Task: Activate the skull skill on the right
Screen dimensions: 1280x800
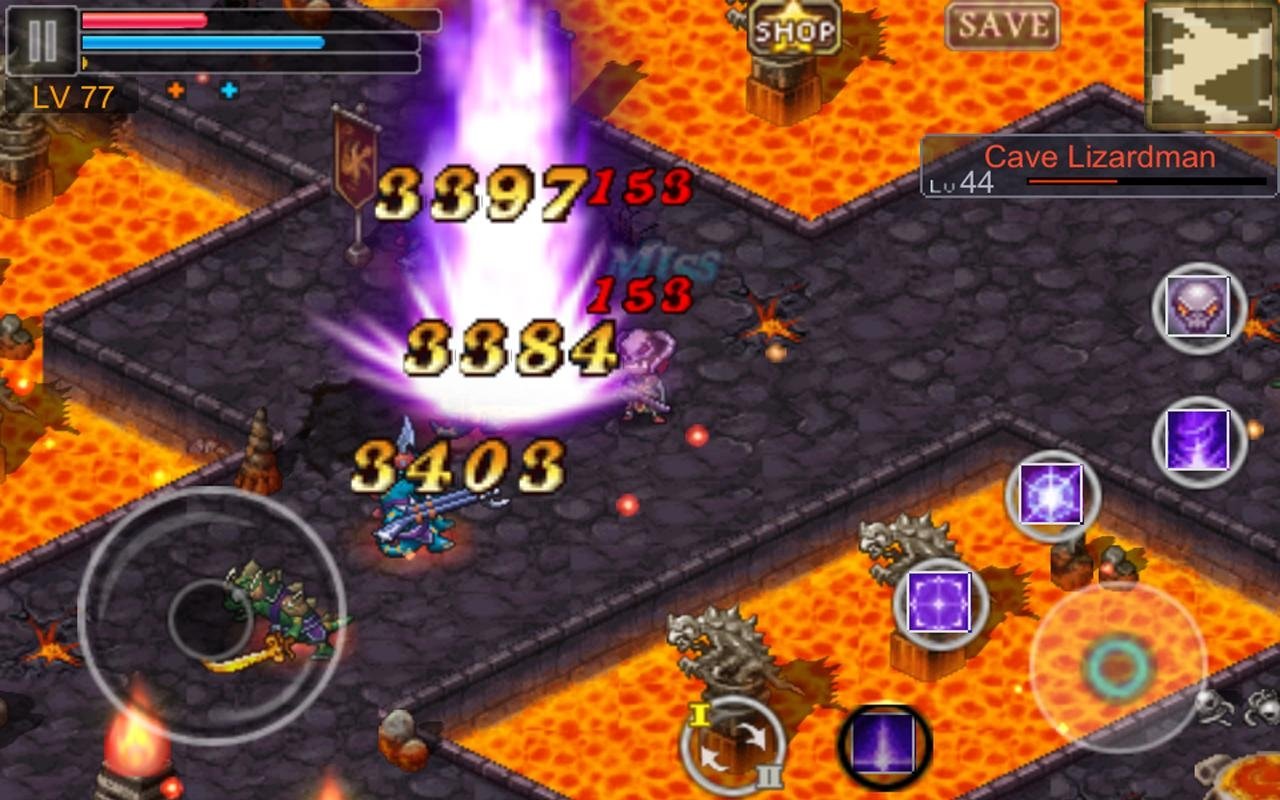Action: 1197,306
